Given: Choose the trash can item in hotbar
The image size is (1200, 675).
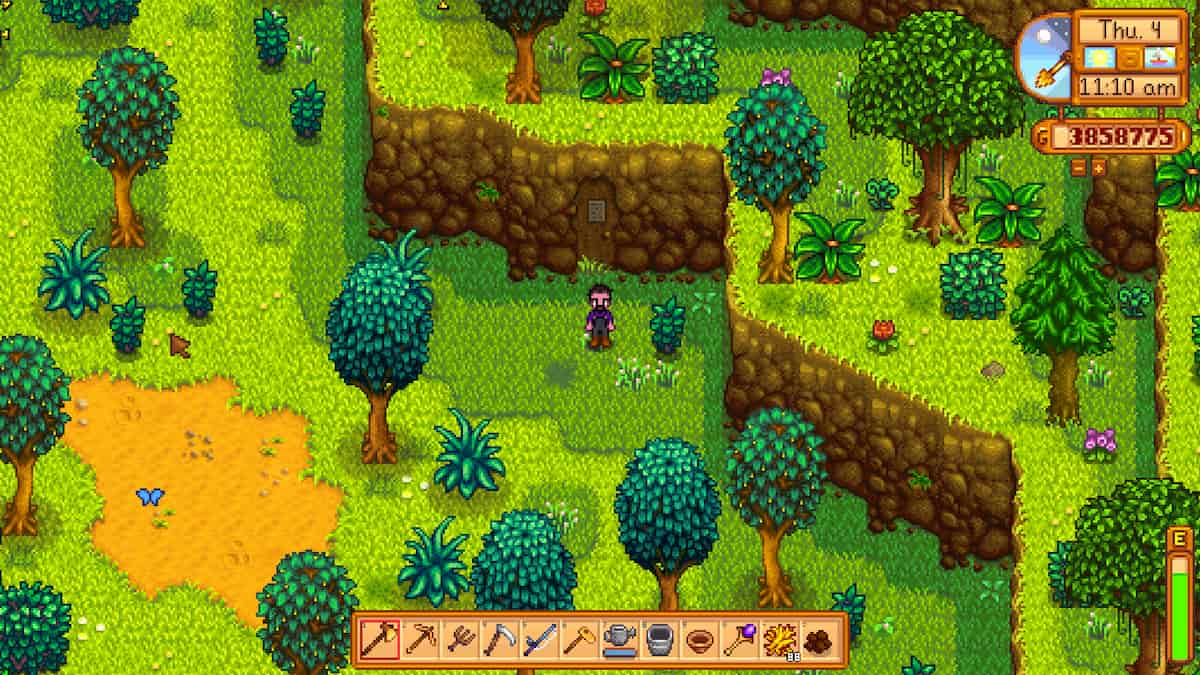Looking at the screenshot, I should click(x=658, y=639).
